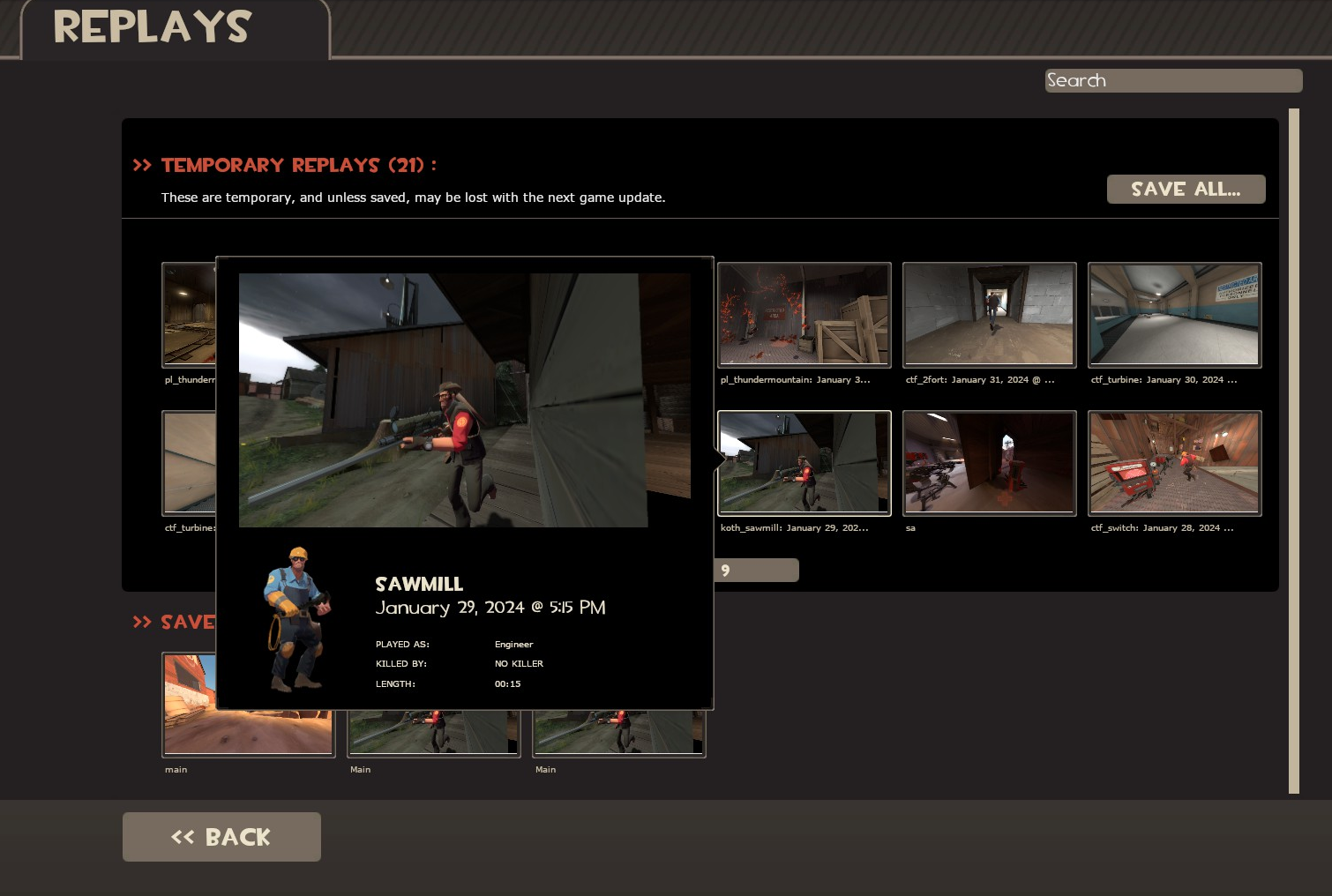The image size is (1332, 896).
Task: Open the ctf_2fort January 31 replay thumbnail
Action: coord(989,314)
